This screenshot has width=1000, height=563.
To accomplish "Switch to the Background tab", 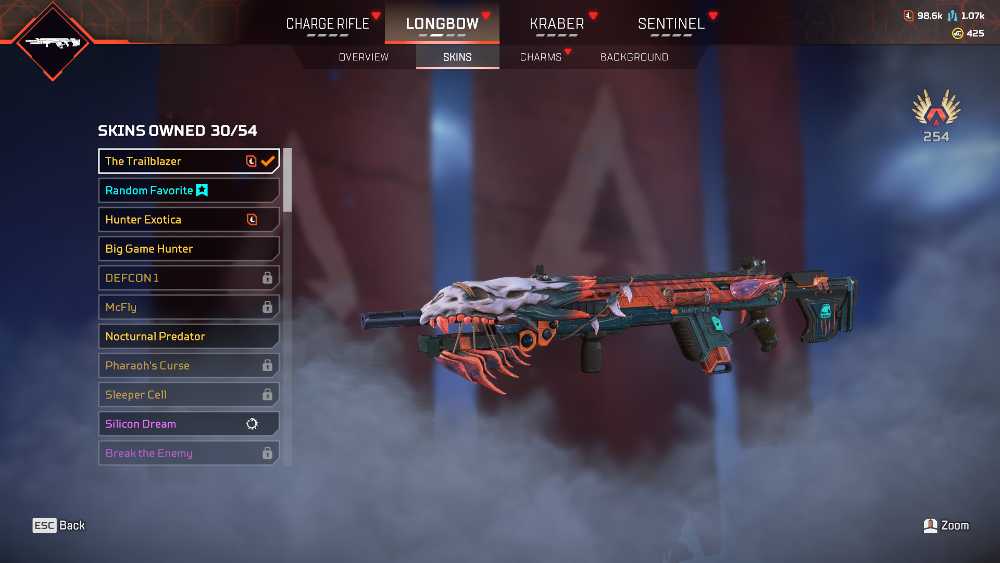I will 634,57.
